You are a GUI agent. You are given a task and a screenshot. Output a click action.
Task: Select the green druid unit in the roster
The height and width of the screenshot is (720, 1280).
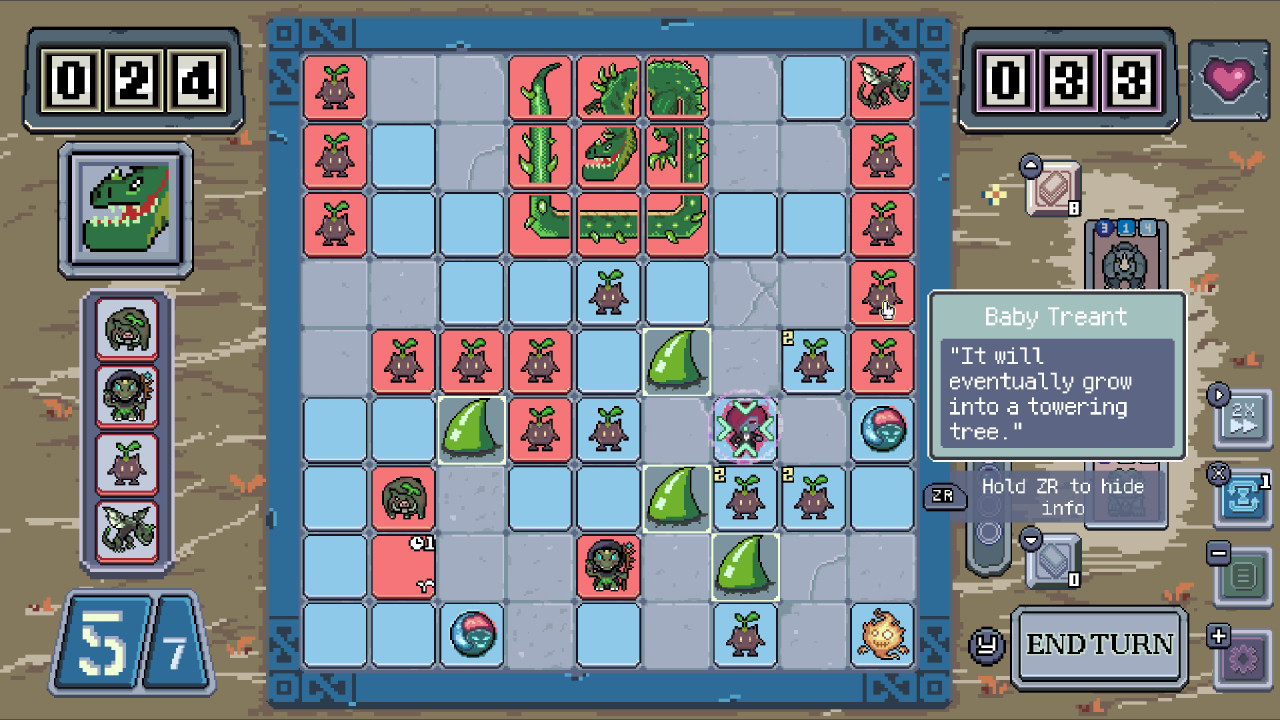pos(125,392)
